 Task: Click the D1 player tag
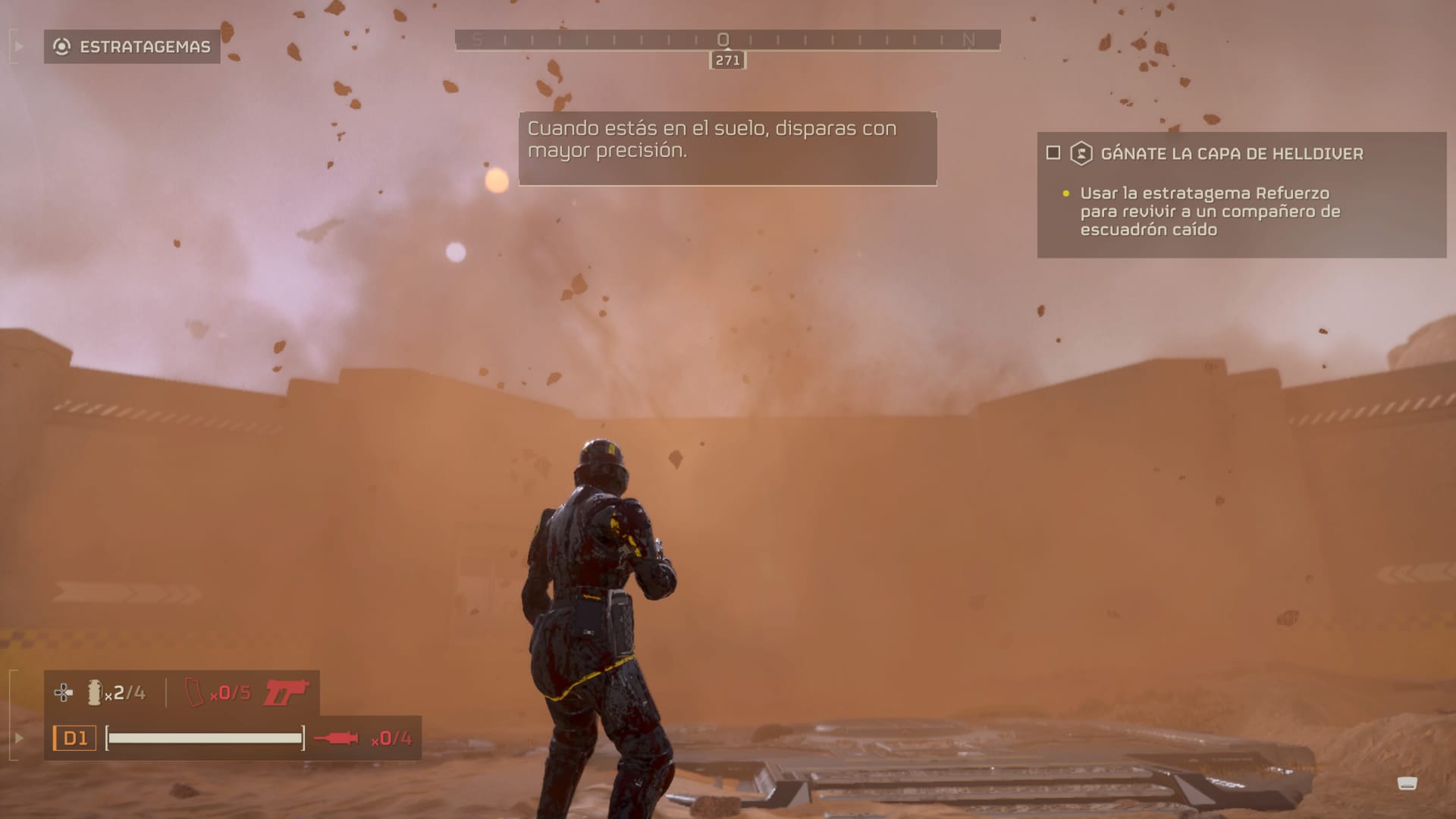click(x=74, y=738)
